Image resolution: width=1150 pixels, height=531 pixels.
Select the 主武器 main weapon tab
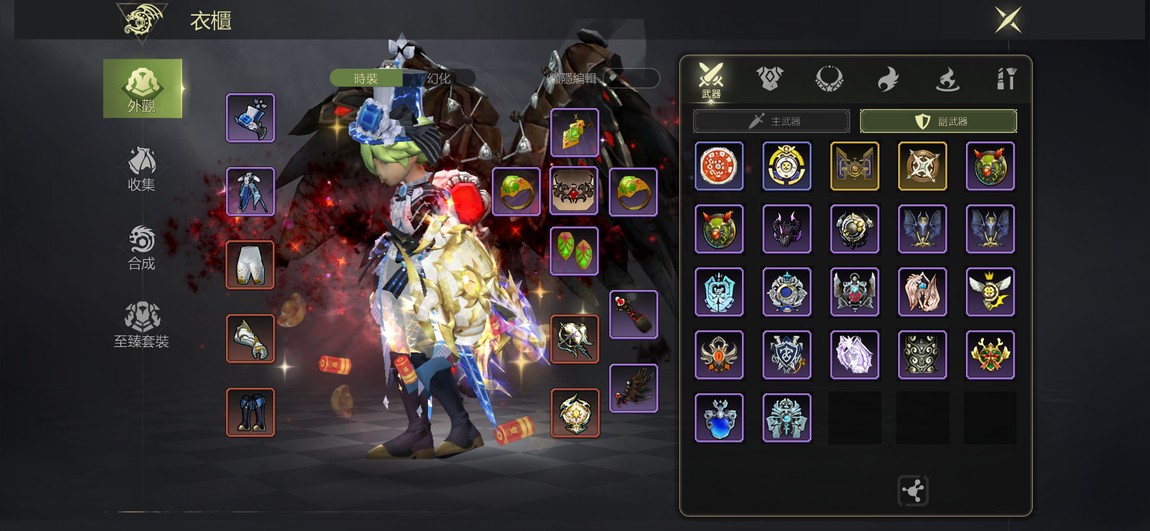coord(771,121)
